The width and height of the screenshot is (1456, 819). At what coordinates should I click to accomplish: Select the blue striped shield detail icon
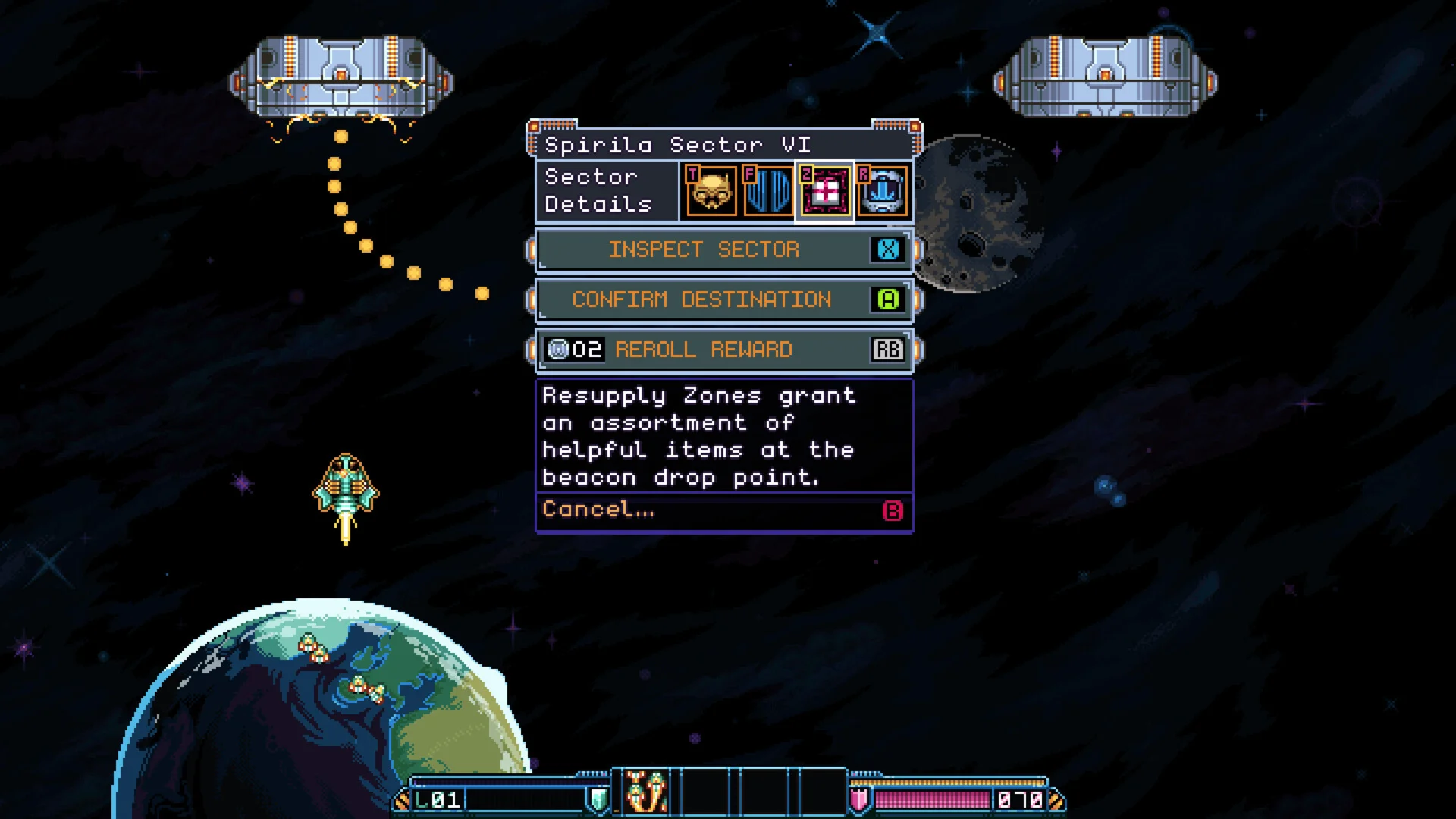pos(767,191)
